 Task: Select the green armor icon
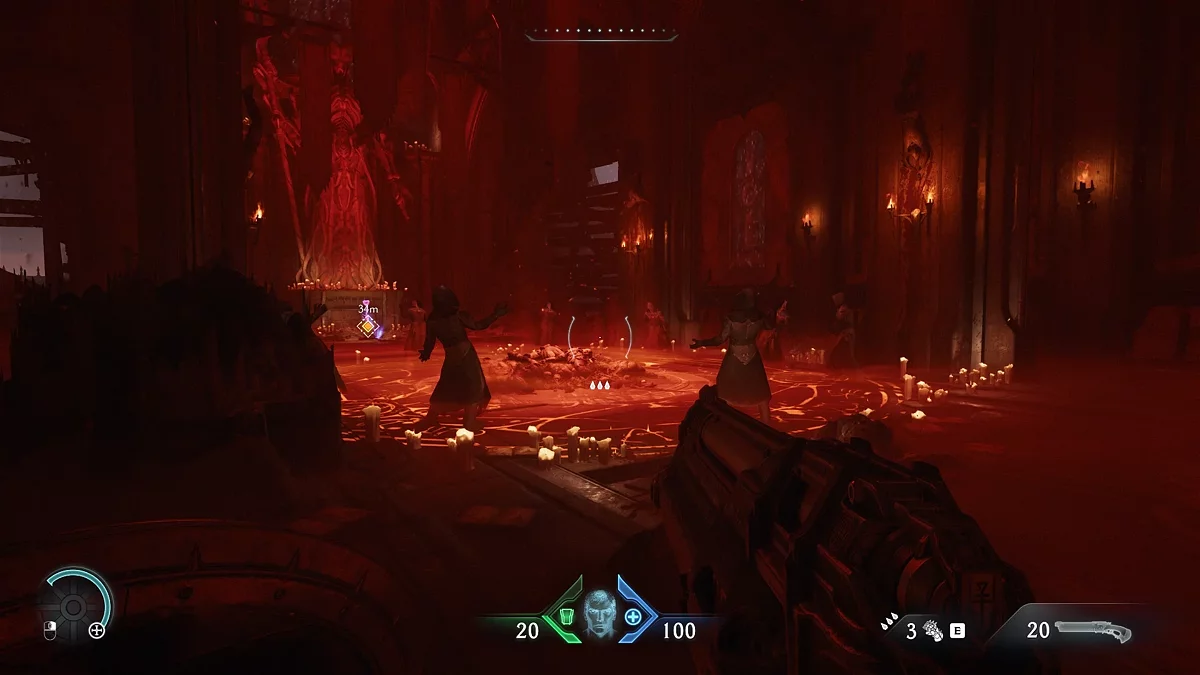click(567, 615)
